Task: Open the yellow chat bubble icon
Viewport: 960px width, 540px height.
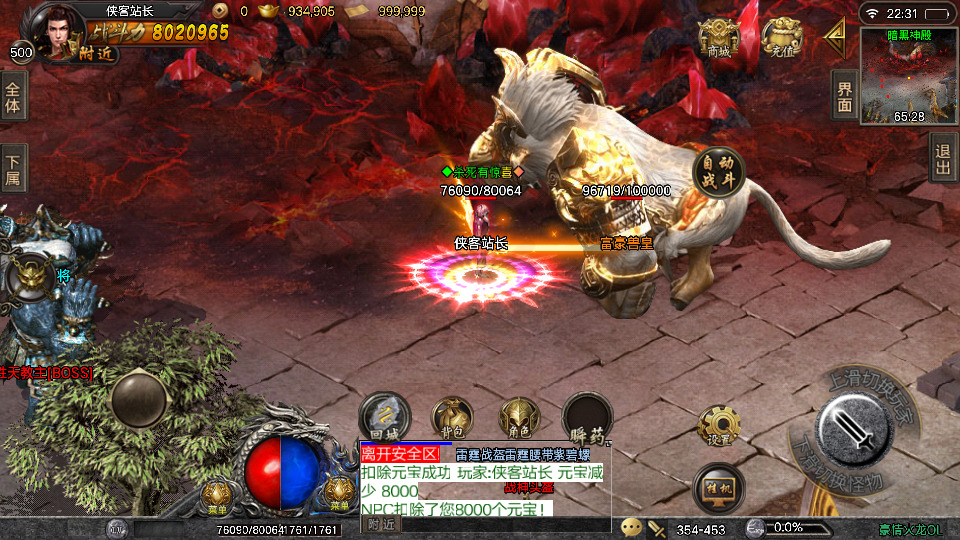Action: 631,526
